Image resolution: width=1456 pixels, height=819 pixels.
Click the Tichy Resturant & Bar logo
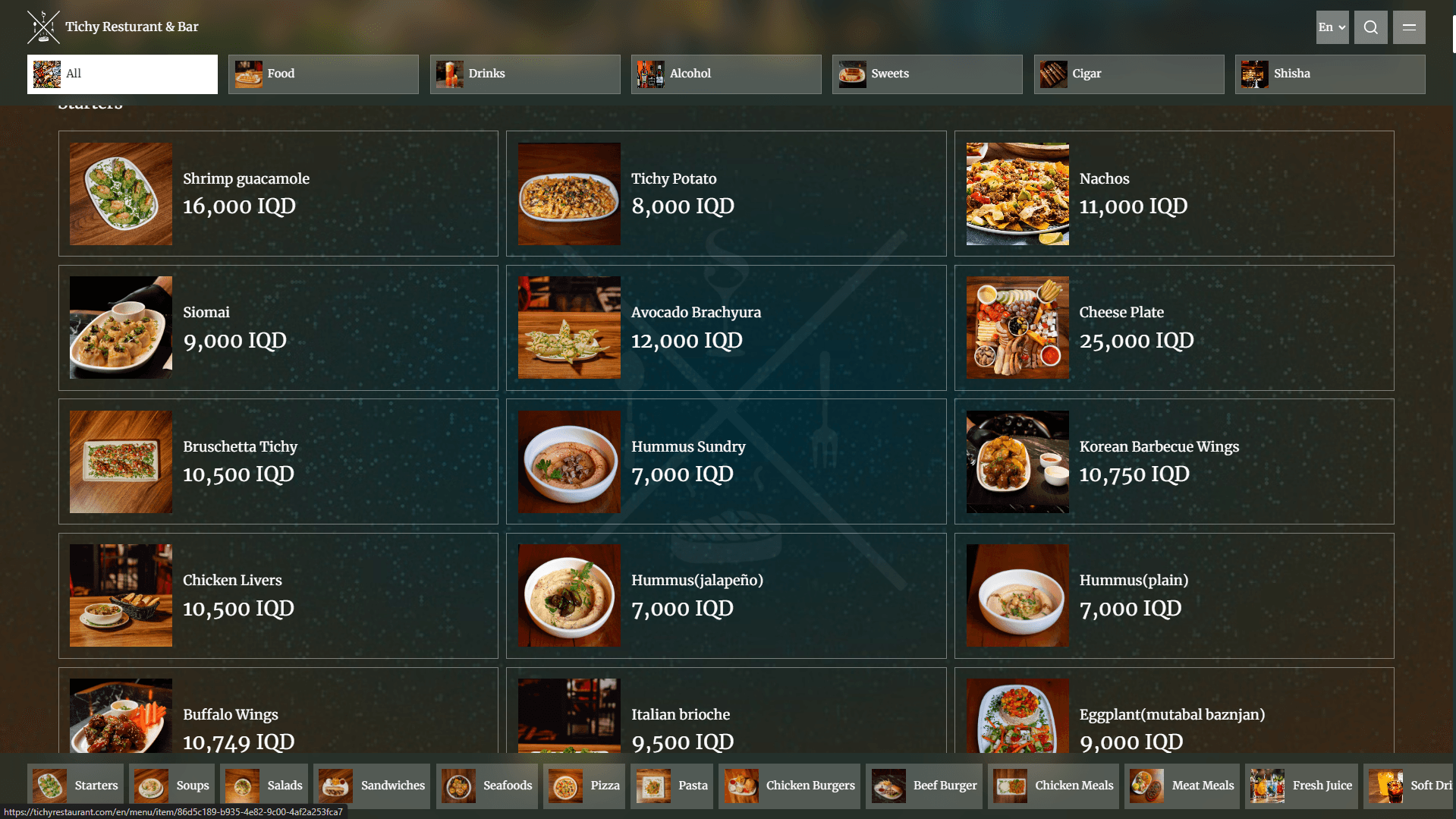43,27
